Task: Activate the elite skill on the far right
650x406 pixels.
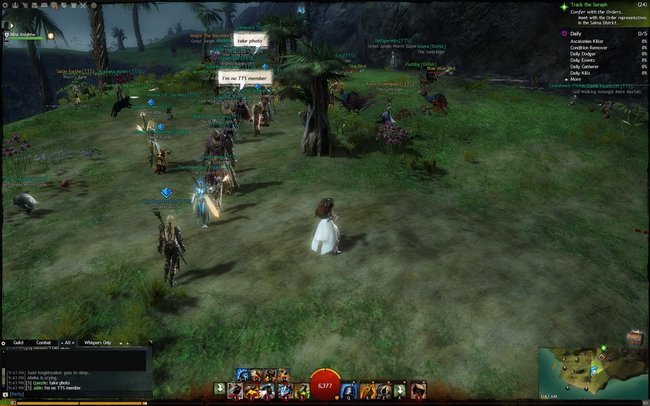Action: tap(418, 388)
